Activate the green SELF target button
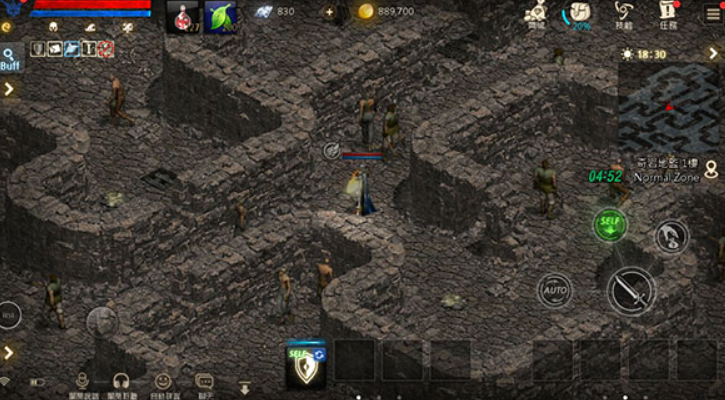Viewport: 725px width, 400px height. (x=609, y=224)
